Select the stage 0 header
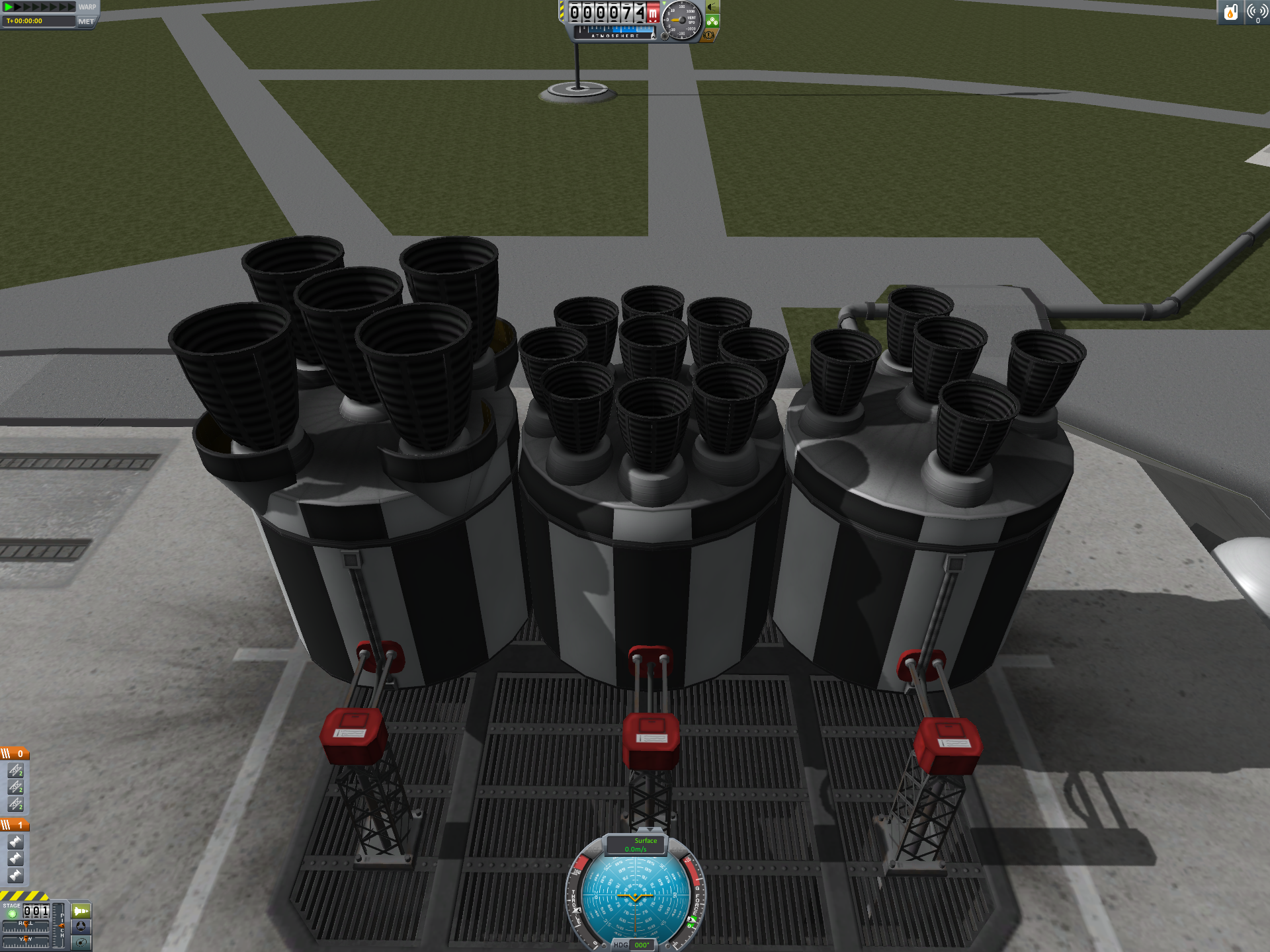This screenshot has width=1270, height=952. pyautogui.click(x=15, y=754)
